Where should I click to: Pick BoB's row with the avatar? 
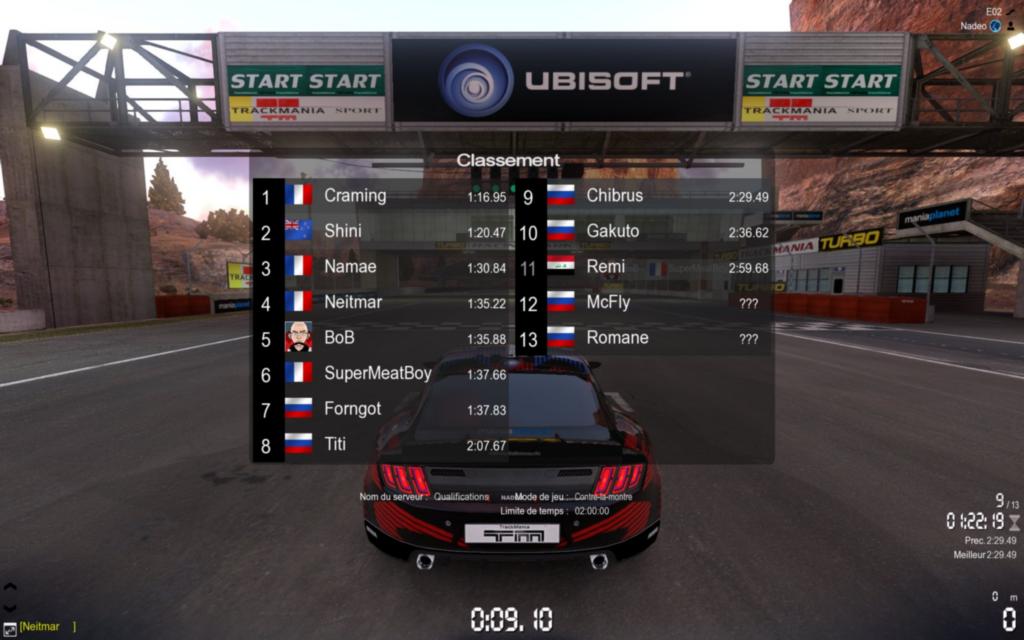pyautogui.click(x=380, y=338)
